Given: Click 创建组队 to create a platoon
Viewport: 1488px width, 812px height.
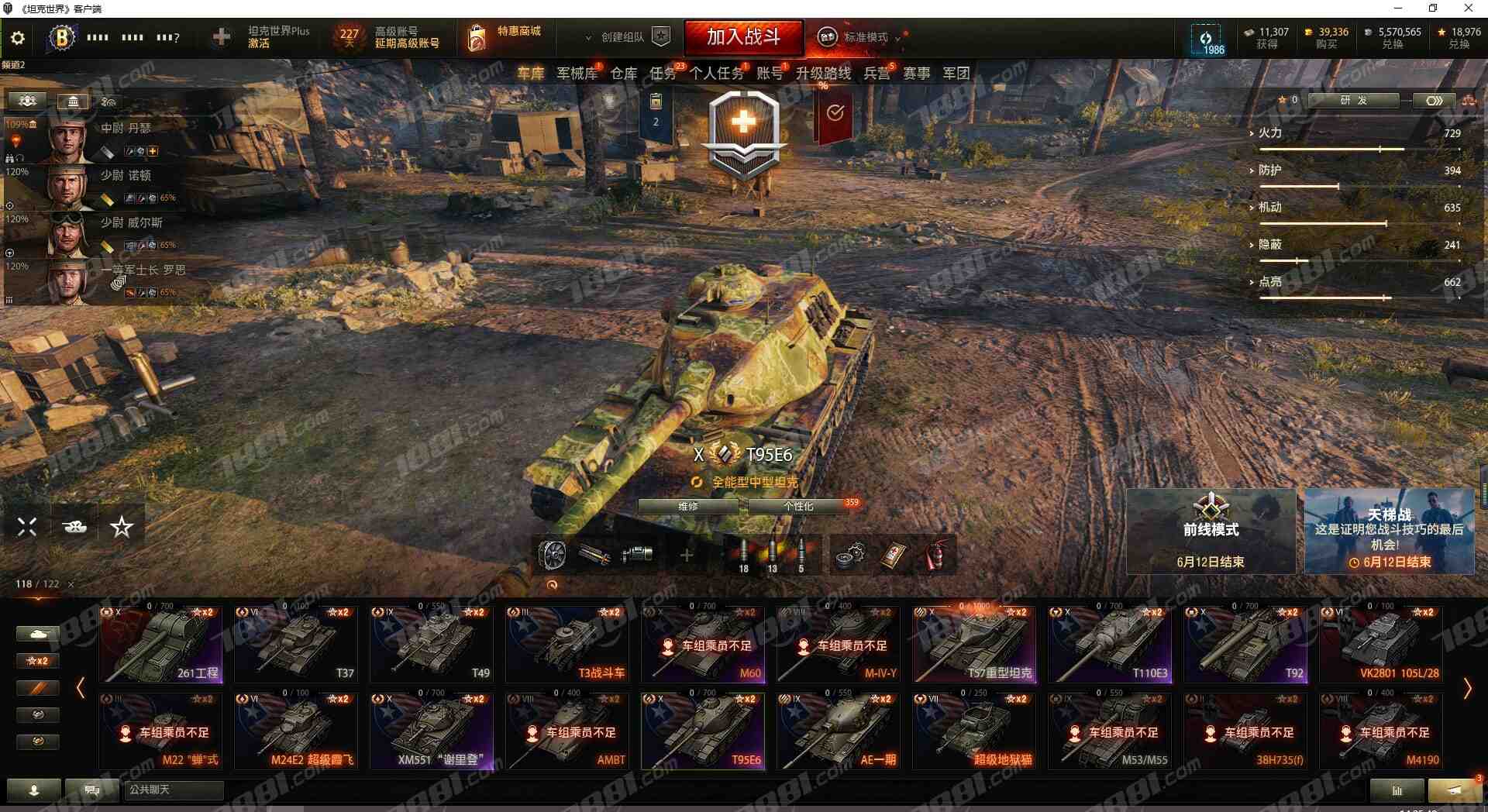Looking at the screenshot, I should point(628,37).
